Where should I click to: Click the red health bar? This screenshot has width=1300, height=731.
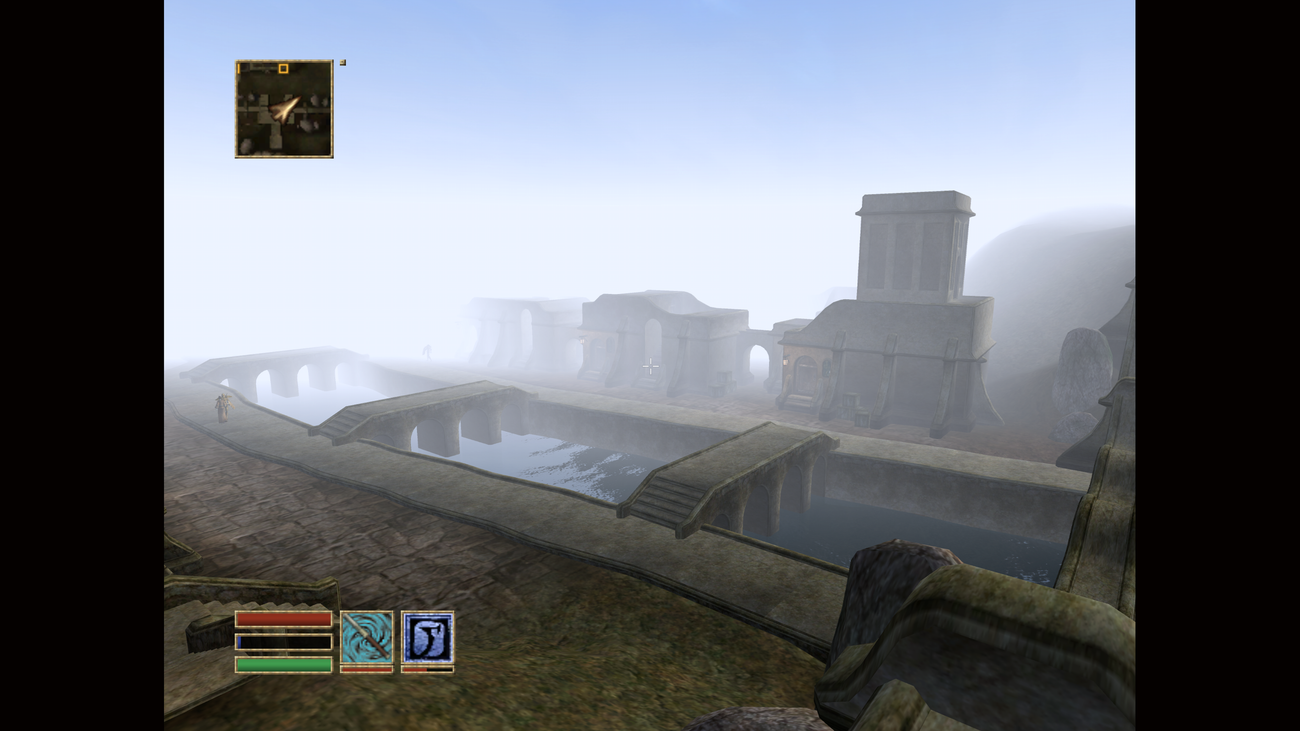tap(282, 621)
